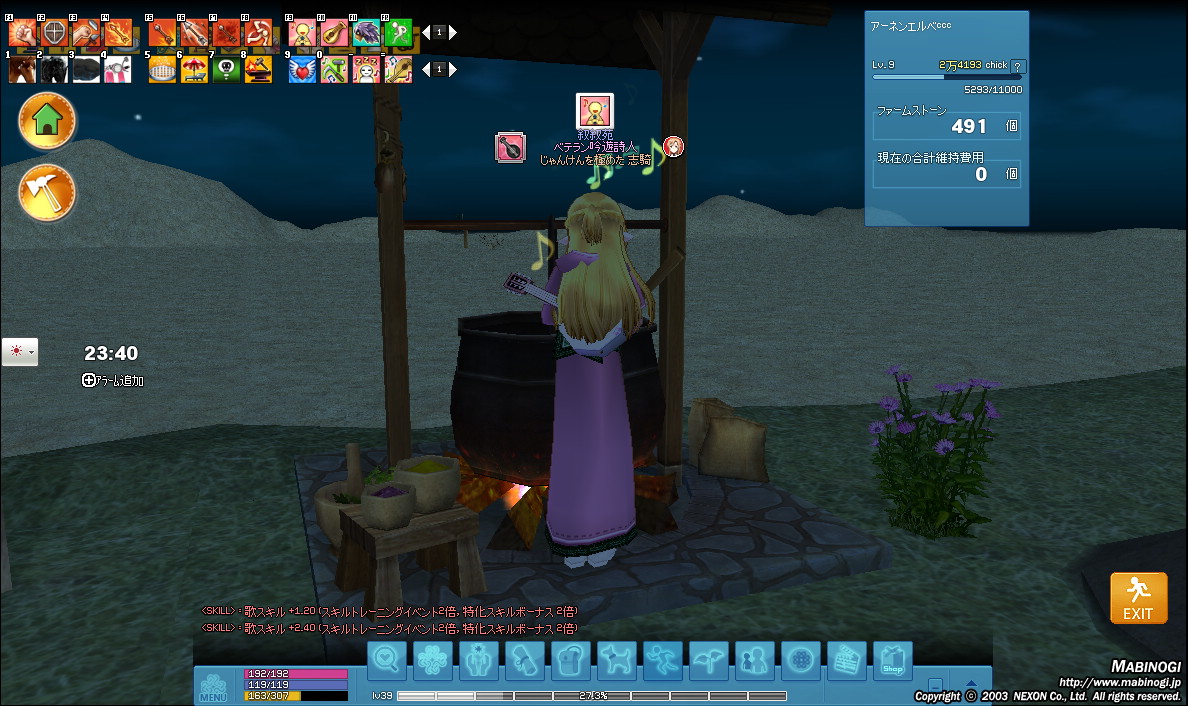Activate the winged heart skill icon
Image resolution: width=1188 pixels, height=706 pixels.
(303, 69)
